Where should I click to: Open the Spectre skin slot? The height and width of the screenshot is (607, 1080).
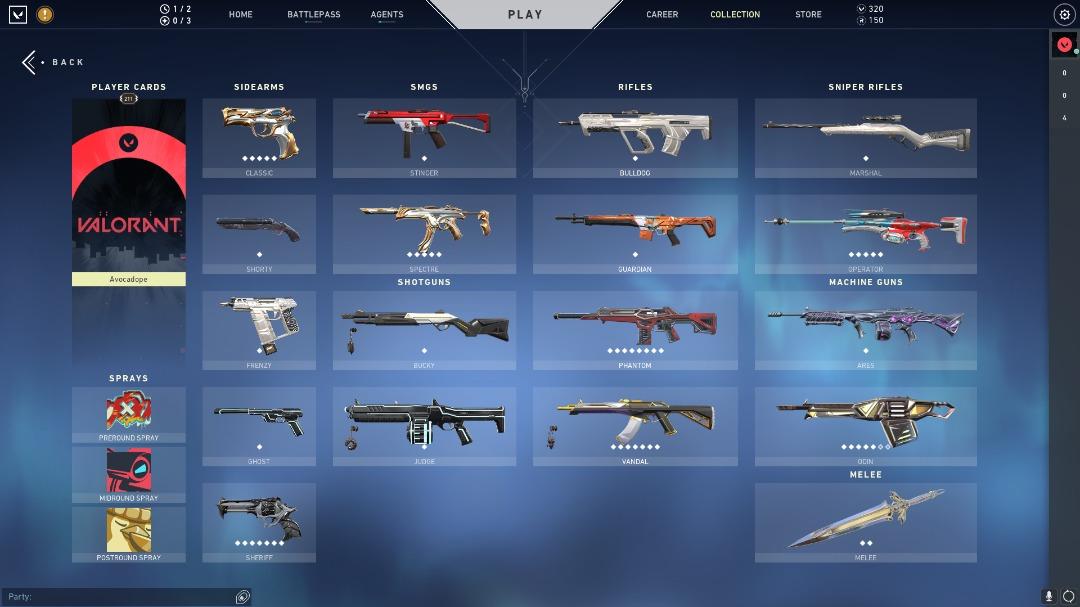424,234
